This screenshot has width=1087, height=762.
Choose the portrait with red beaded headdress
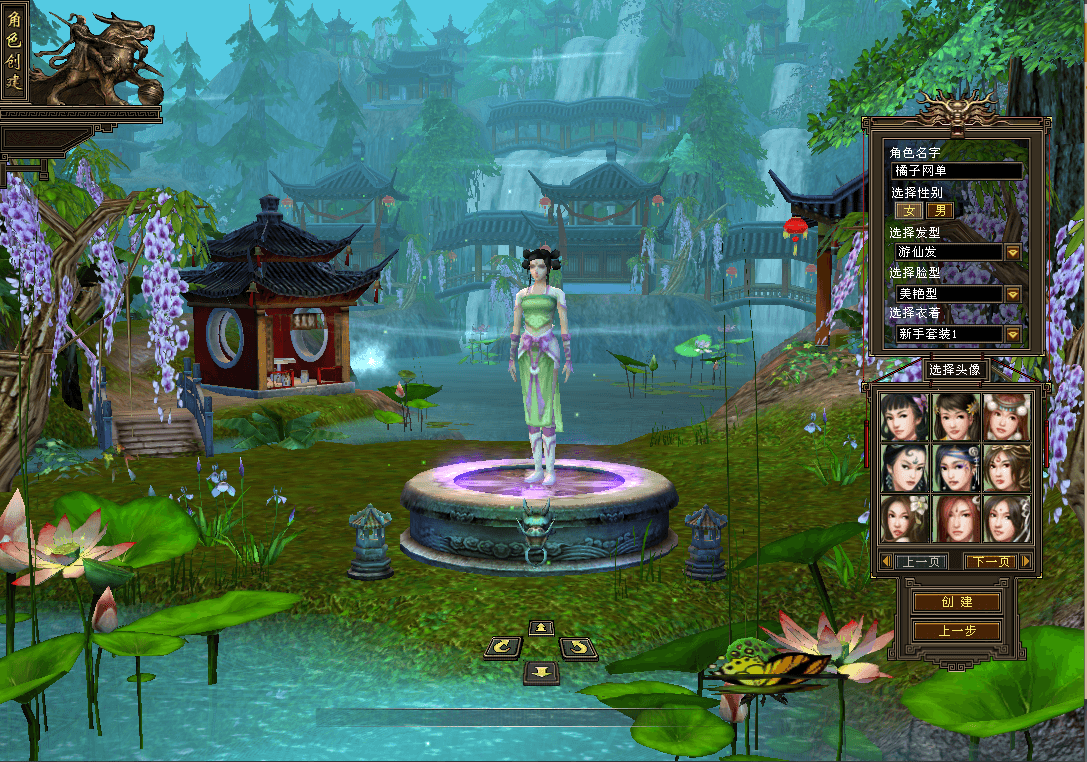coord(1007,417)
